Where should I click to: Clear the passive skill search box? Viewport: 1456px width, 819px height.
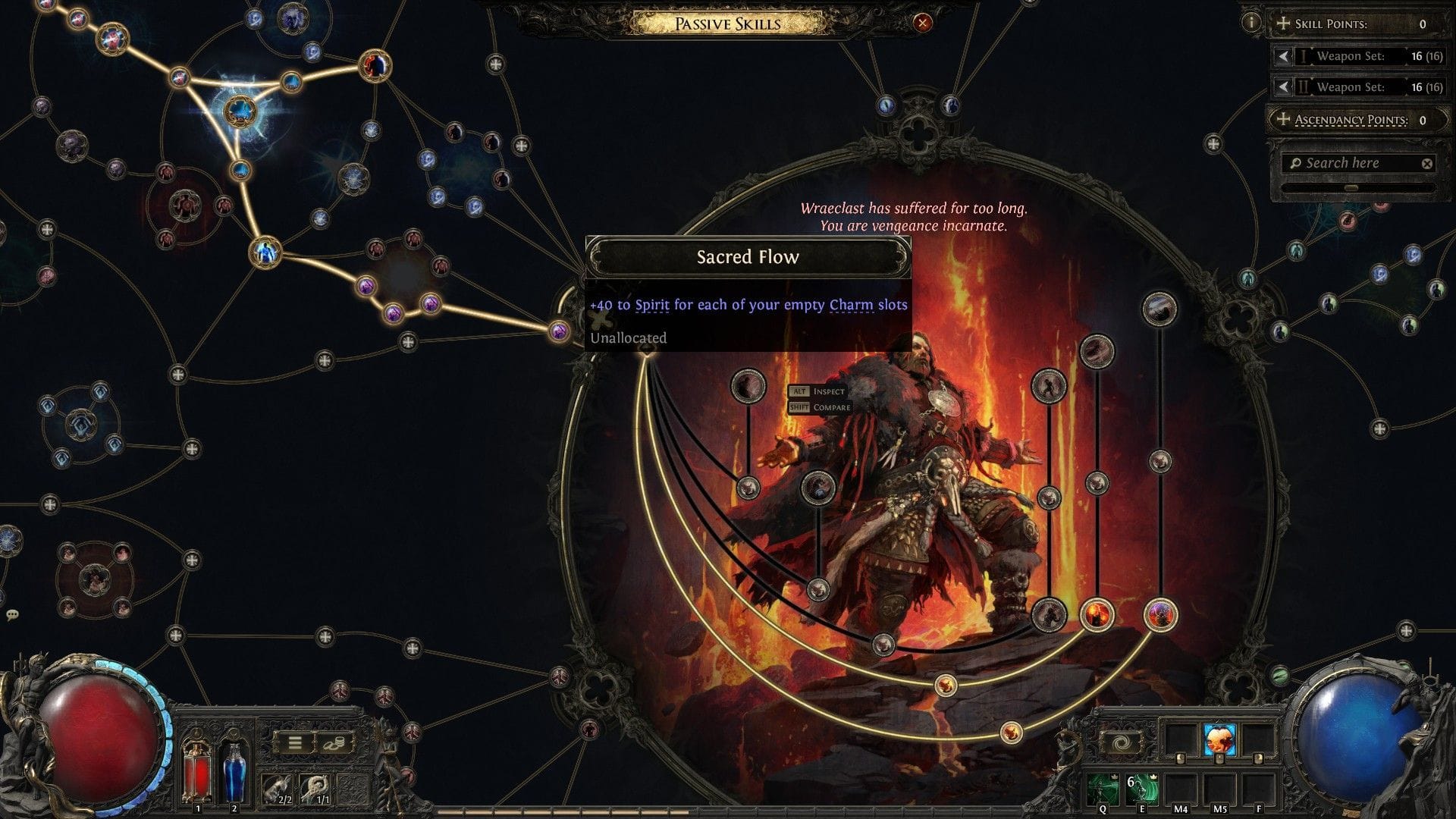(x=1427, y=163)
